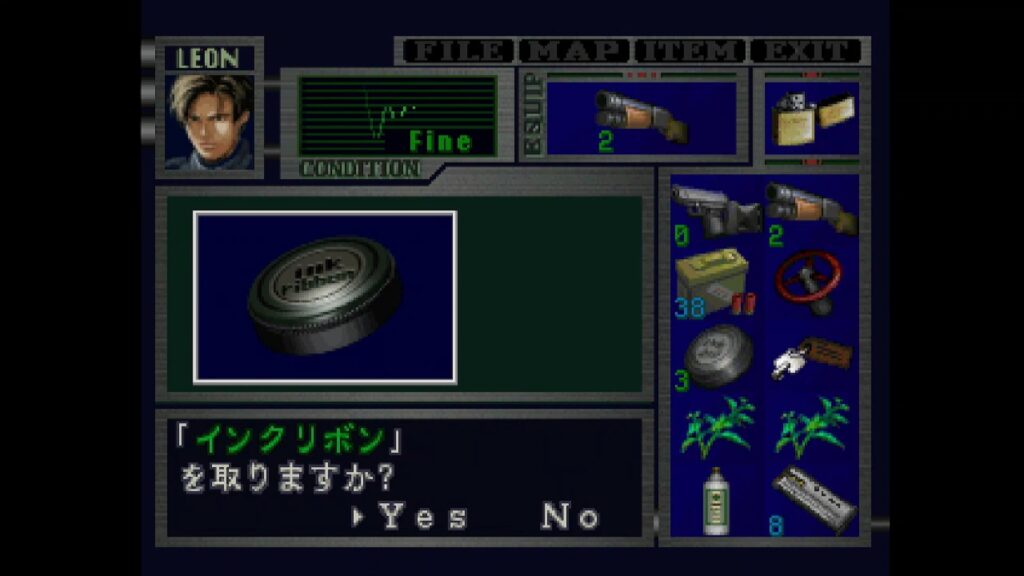This screenshot has height=576, width=1024.
Task: Select the key with the brown tag
Action: coord(811,356)
